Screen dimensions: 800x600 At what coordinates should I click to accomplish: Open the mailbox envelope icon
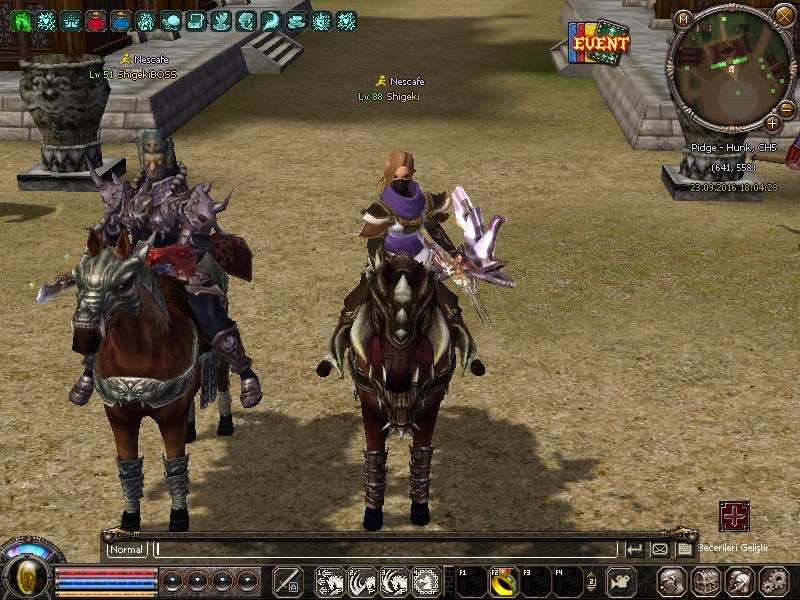click(660, 549)
